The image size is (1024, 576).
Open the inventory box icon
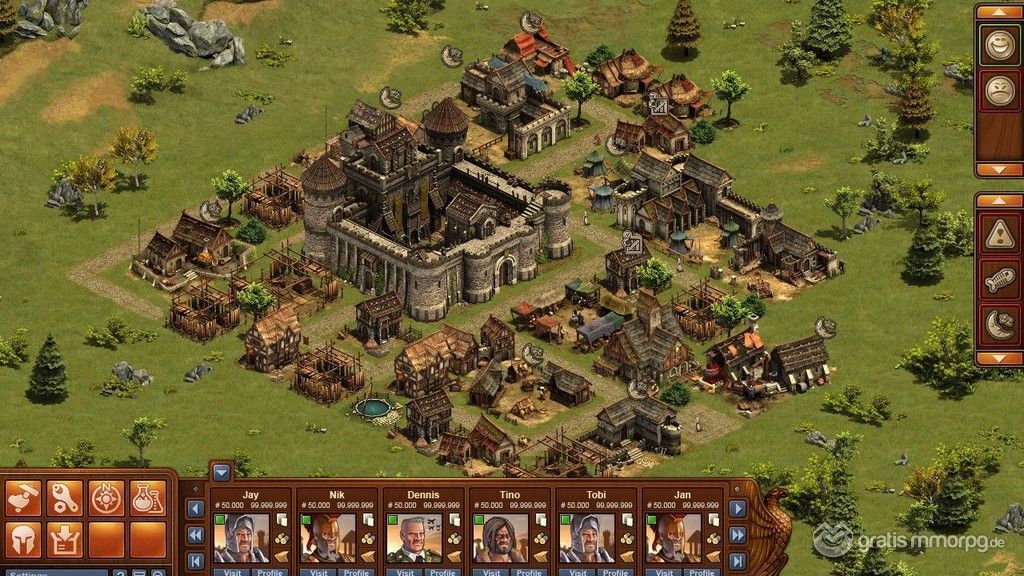65,539
